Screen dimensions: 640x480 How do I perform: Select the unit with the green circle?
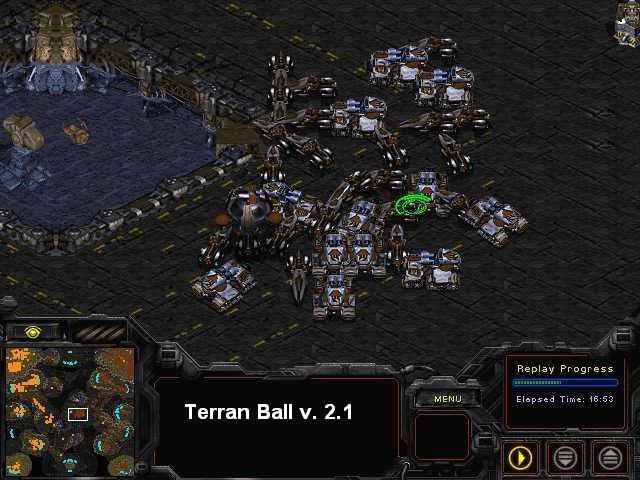tap(412, 205)
